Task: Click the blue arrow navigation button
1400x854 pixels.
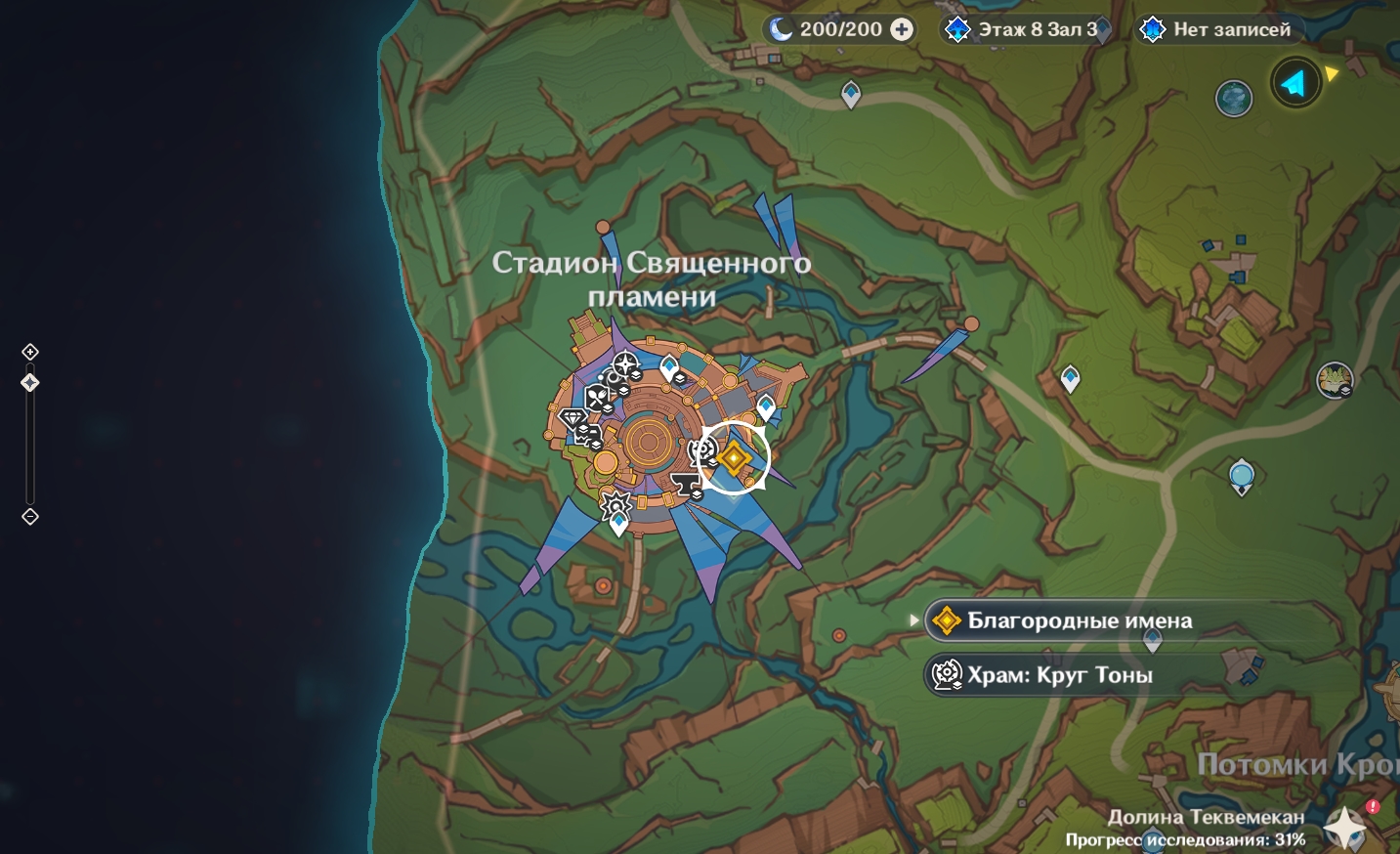Action: click(1295, 83)
